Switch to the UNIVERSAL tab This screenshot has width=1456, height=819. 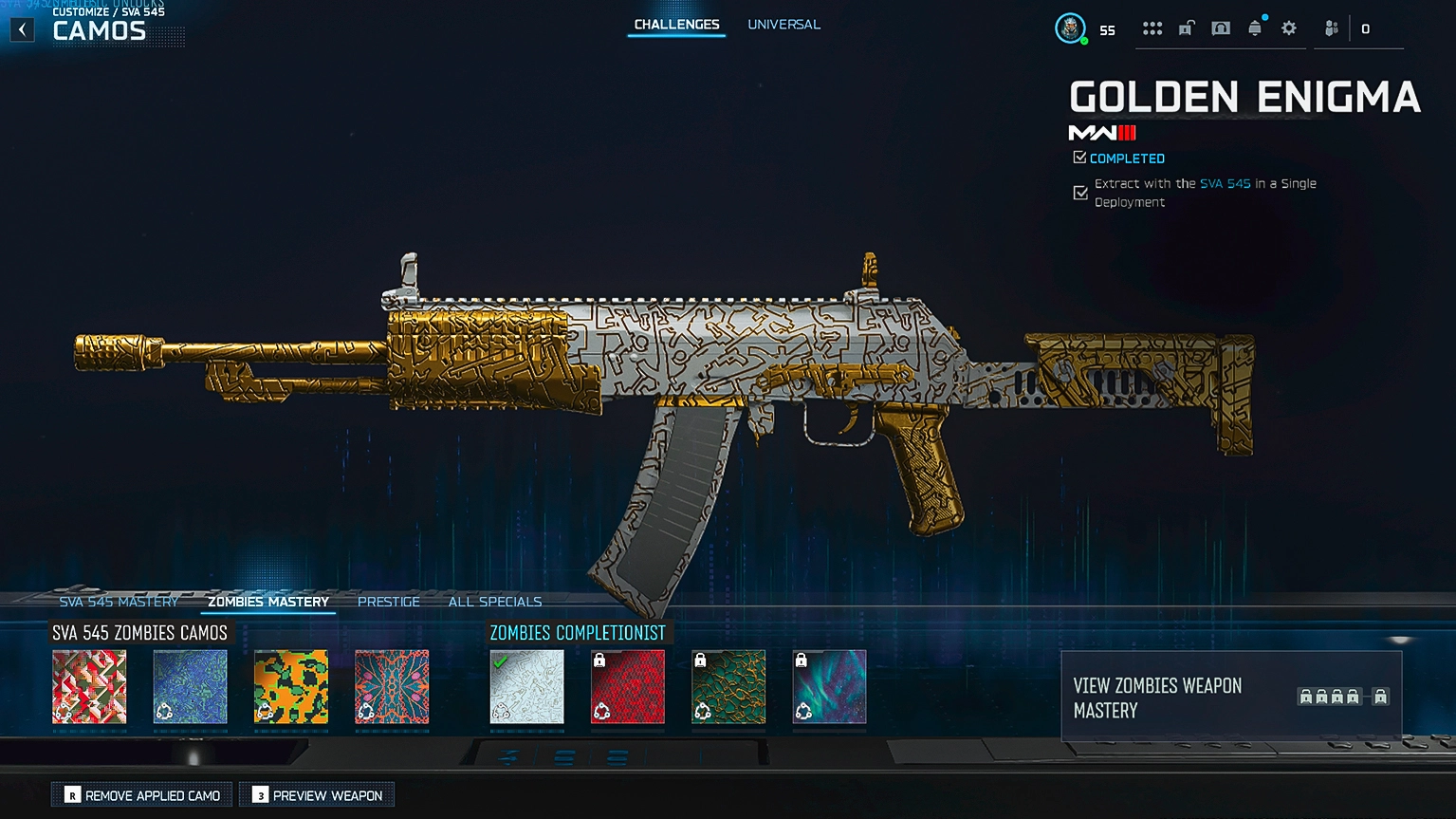tap(783, 25)
